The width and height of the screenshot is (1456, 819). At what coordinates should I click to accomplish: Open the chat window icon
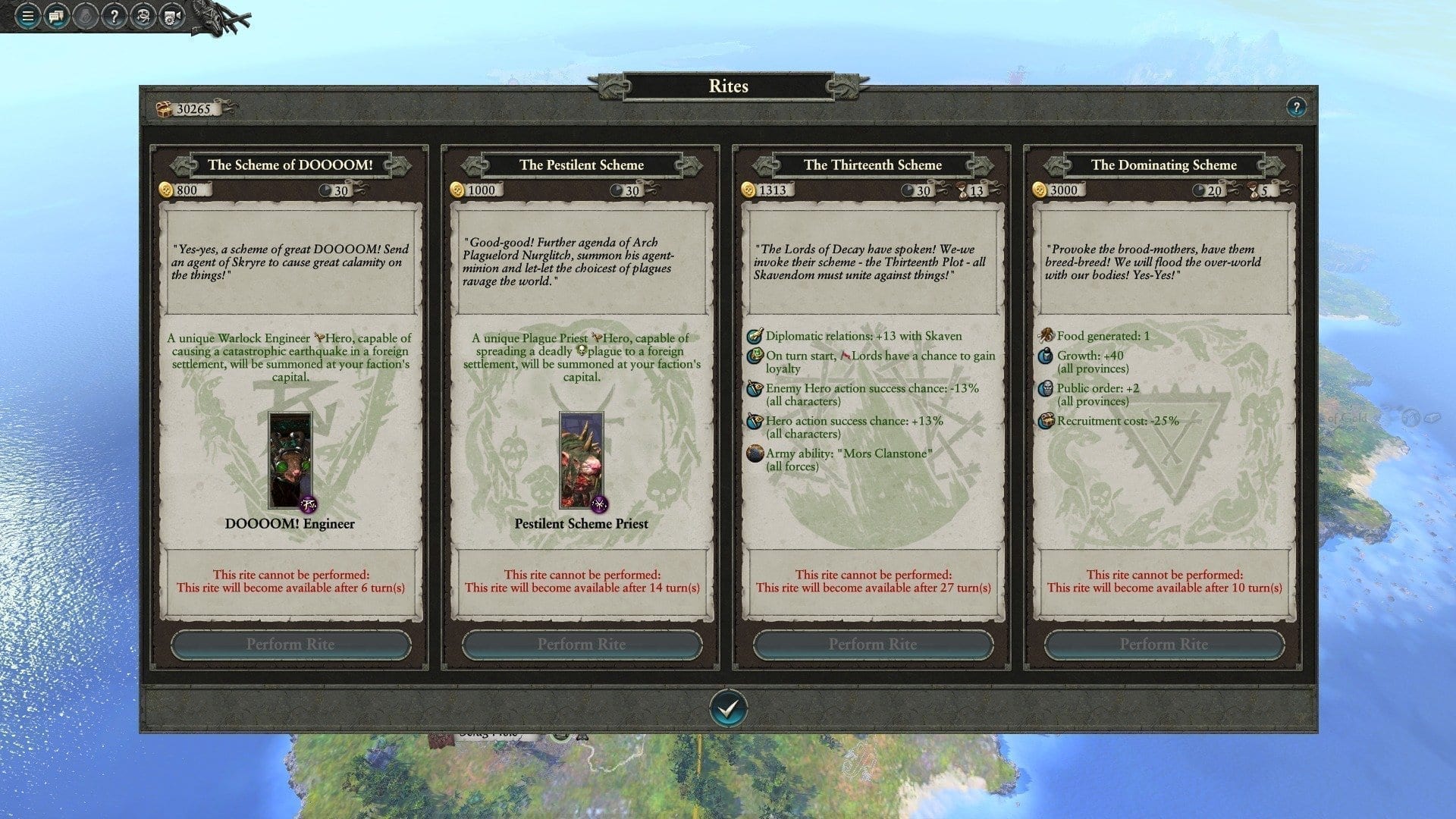[56, 16]
